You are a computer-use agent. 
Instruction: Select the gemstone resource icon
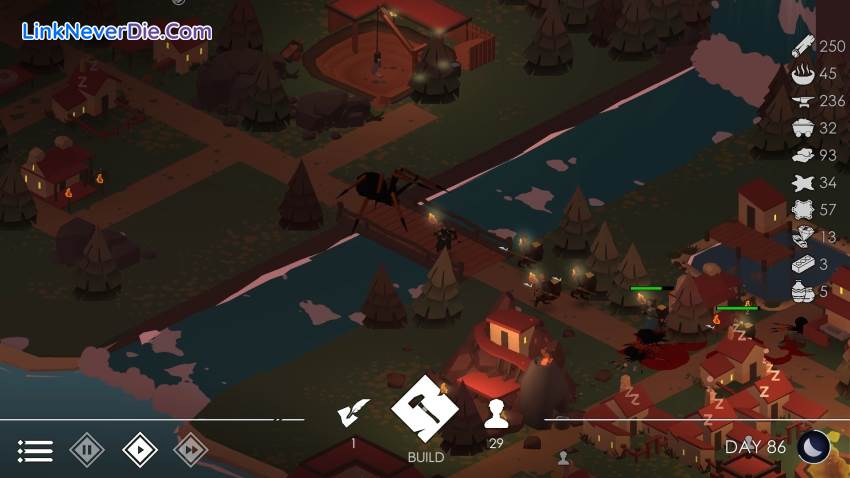tap(802, 237)
